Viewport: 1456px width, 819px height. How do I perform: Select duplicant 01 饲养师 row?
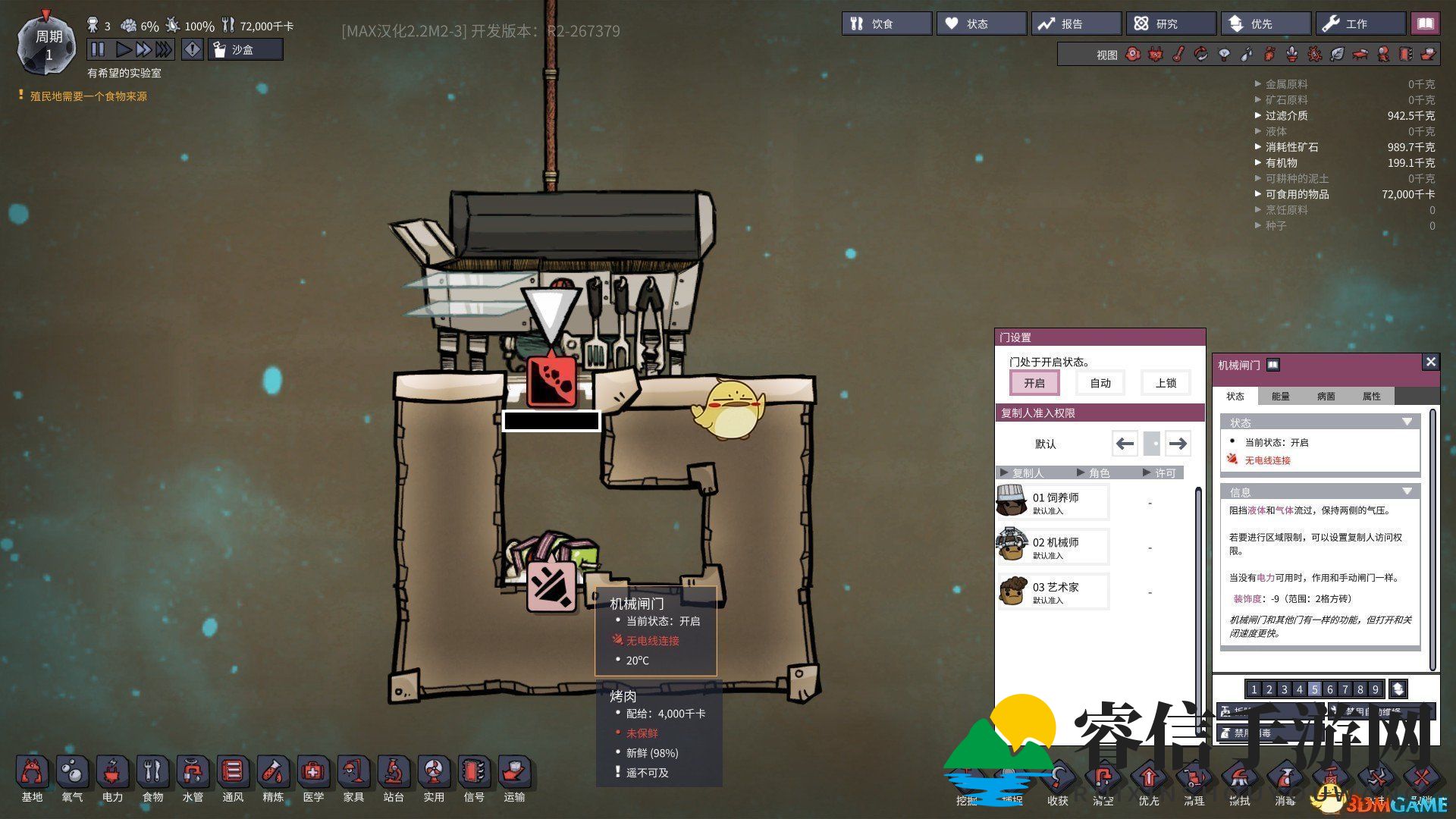coord(1054,502)
